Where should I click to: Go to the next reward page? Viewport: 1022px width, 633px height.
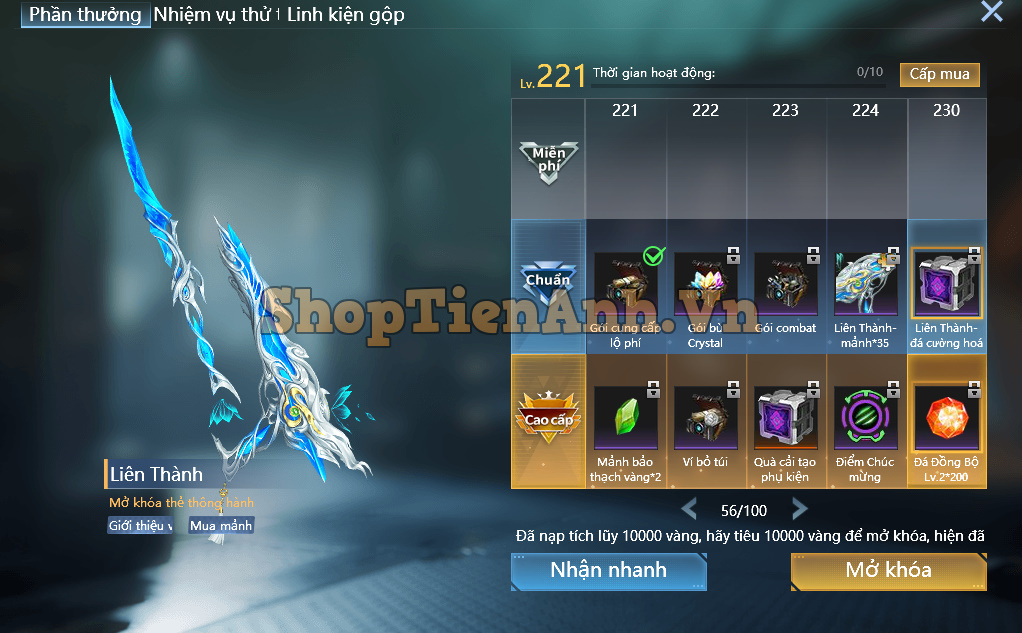(799, 509)
